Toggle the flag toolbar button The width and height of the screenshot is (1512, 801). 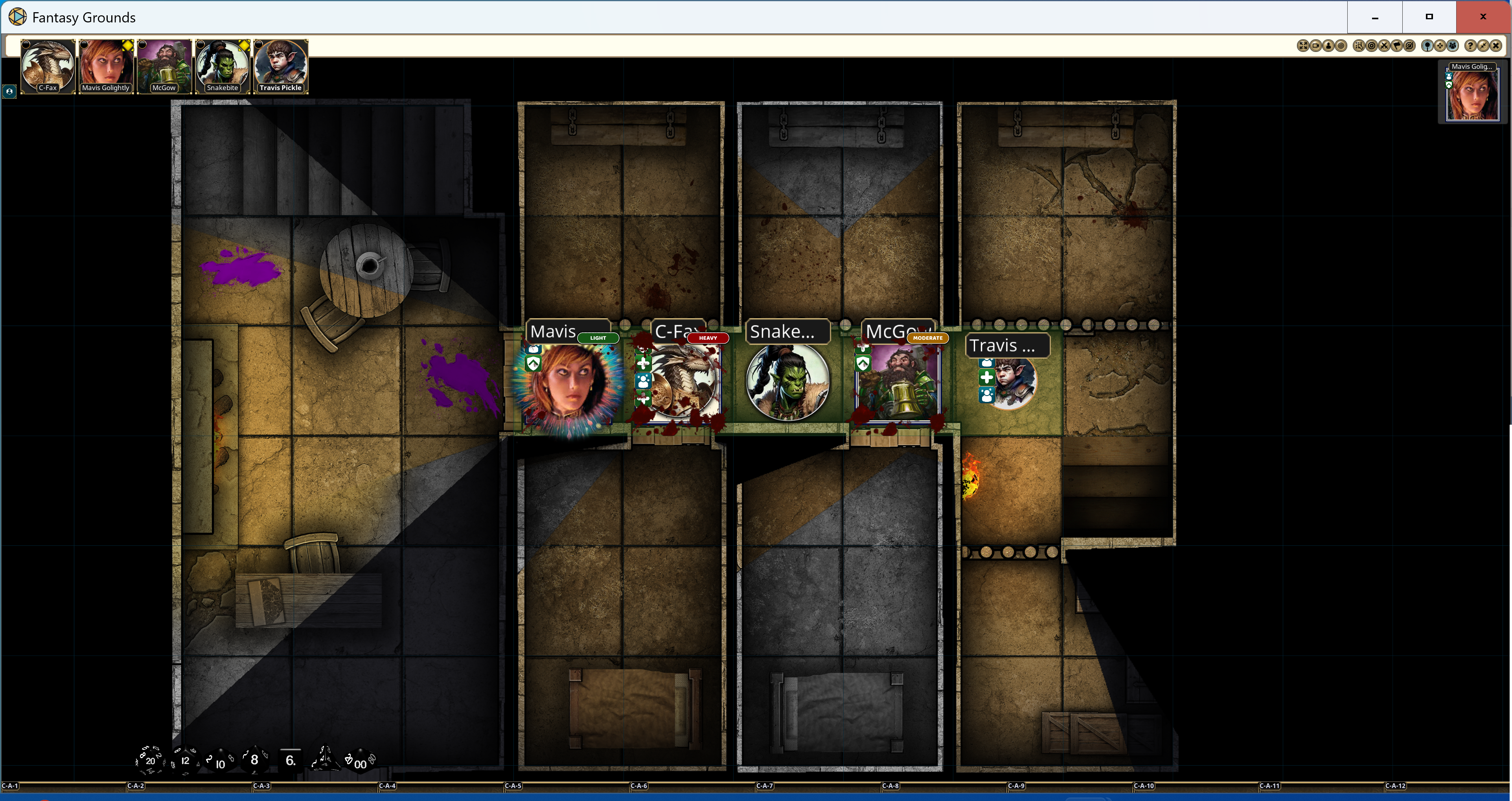[x=1397, y=46]
